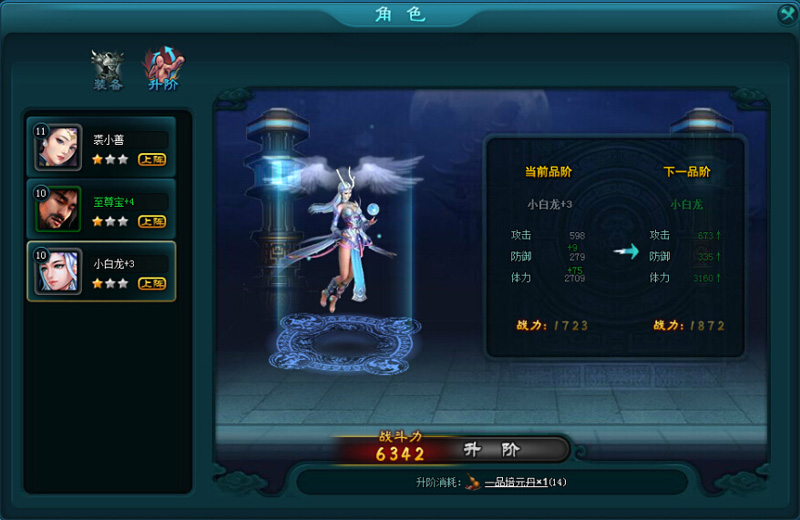Open the 一品培元丹 item link
This screenshot has height=520, width=800.
pyautogui.click(x=524, y=482)
